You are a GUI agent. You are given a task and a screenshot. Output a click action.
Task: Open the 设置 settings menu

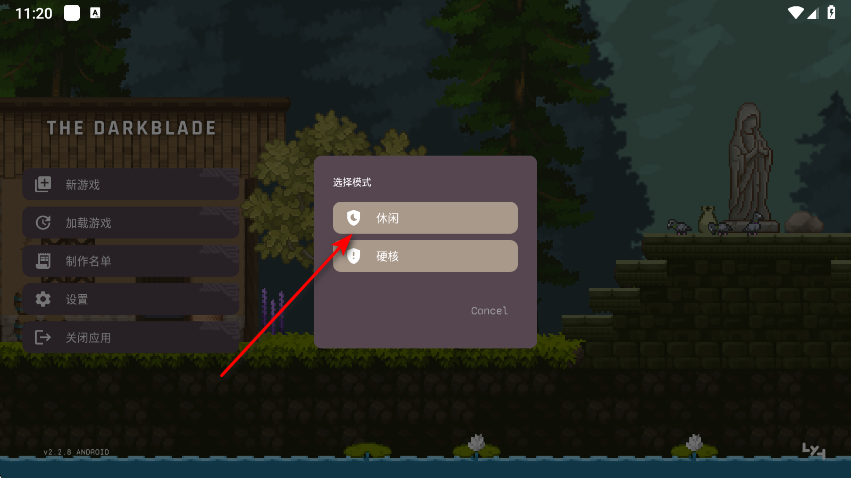pyautogui.click(x=131, y=299)
